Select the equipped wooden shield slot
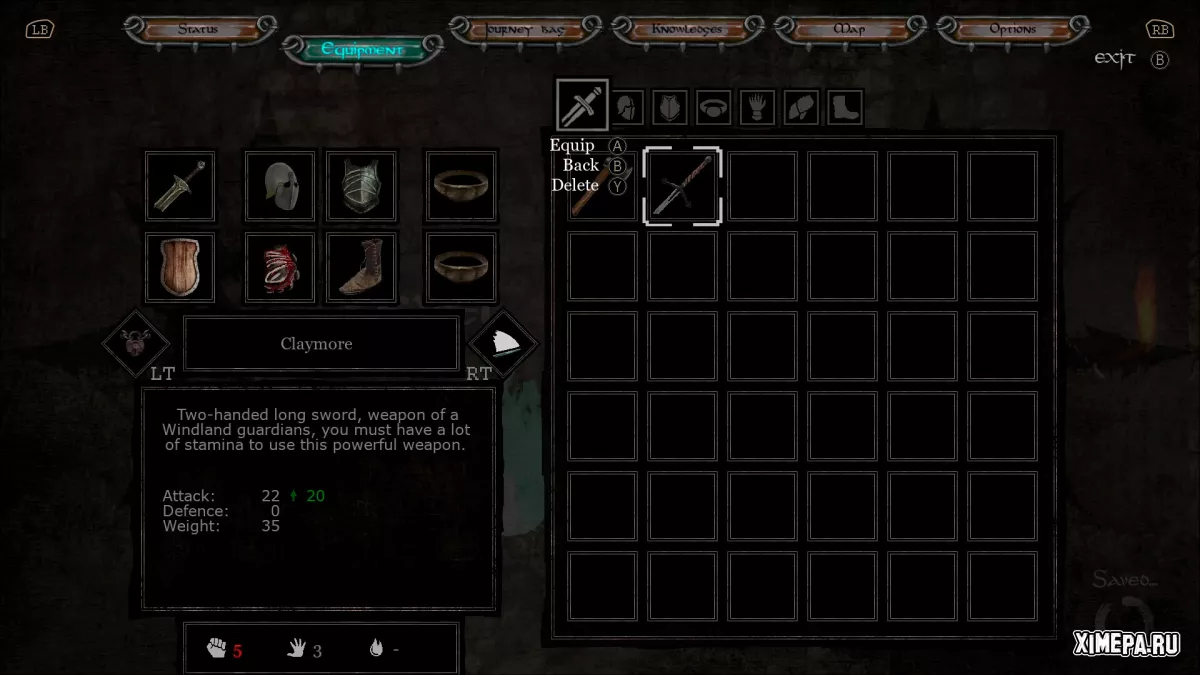Screen dimensions: 1200x675 point(180,267)
